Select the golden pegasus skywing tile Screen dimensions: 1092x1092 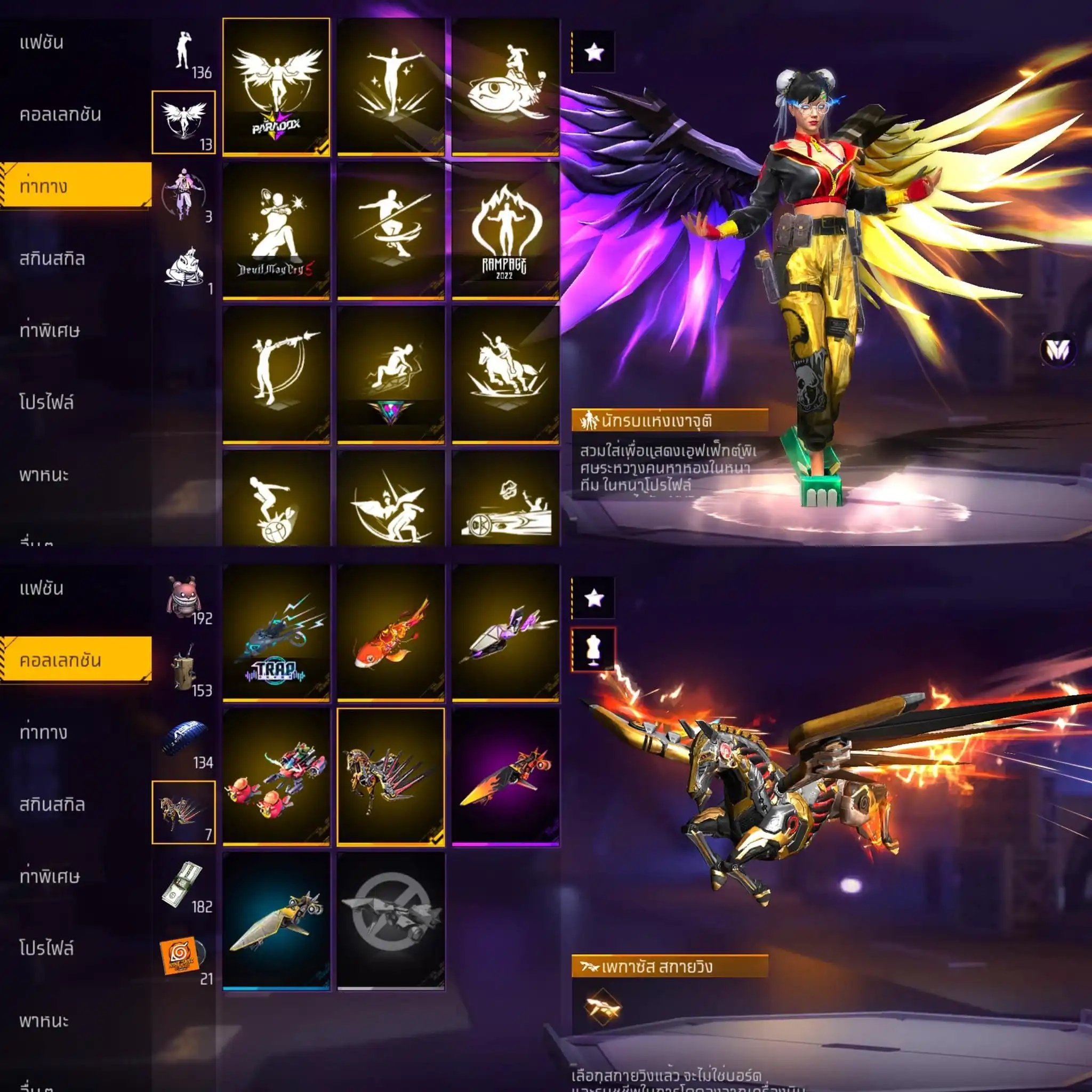pyautogui.click(x=390, y=776)
